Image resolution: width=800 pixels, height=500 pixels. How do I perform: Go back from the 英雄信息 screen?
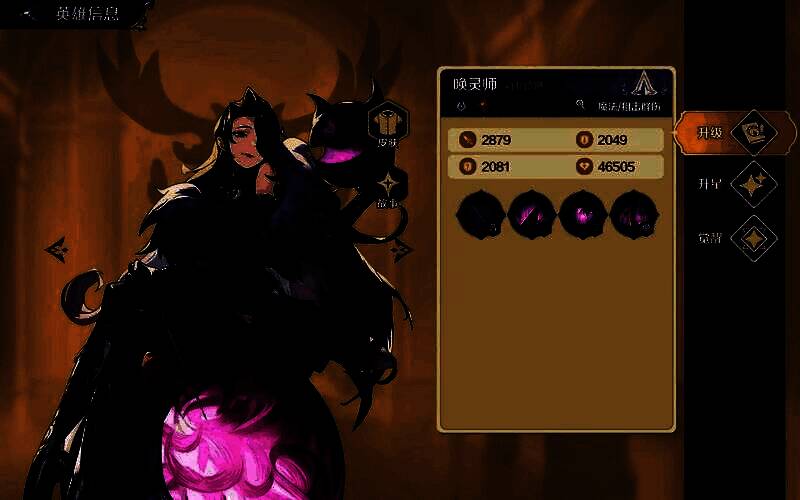30,14
